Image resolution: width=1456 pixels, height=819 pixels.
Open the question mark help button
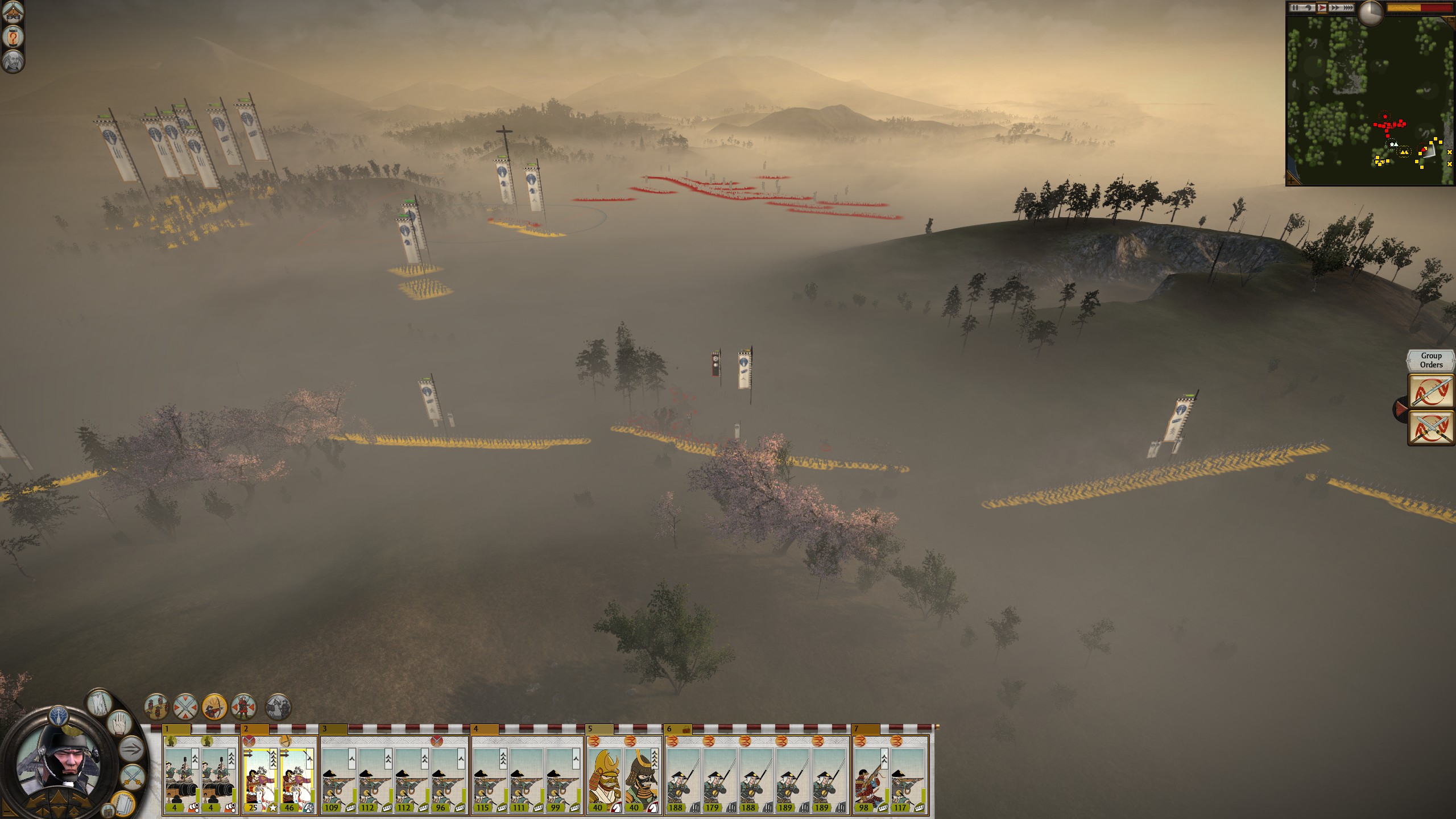pyautogui.click(x=13, y=38)
